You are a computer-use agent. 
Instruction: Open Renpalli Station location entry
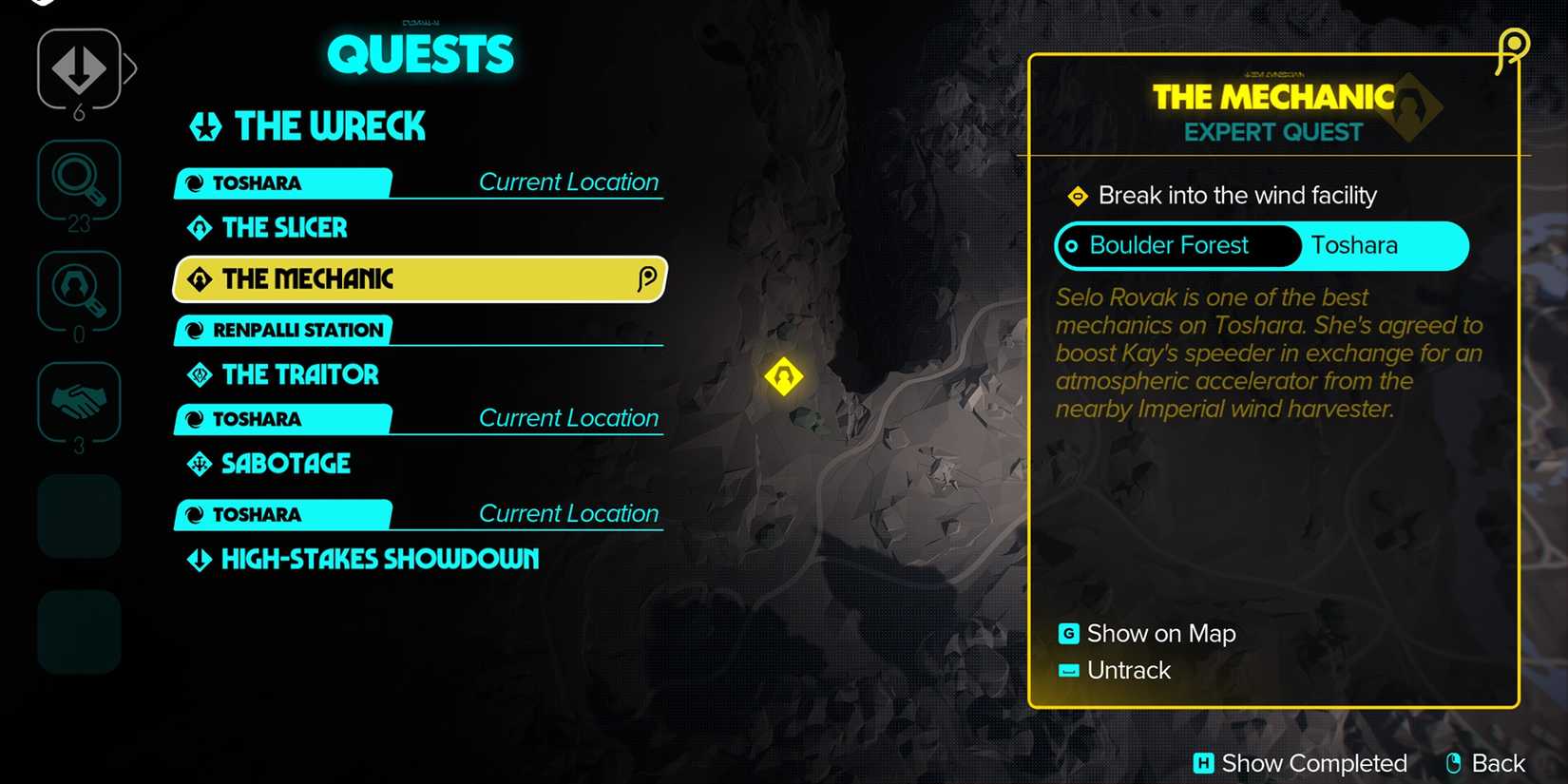click(x=279, y=330)
